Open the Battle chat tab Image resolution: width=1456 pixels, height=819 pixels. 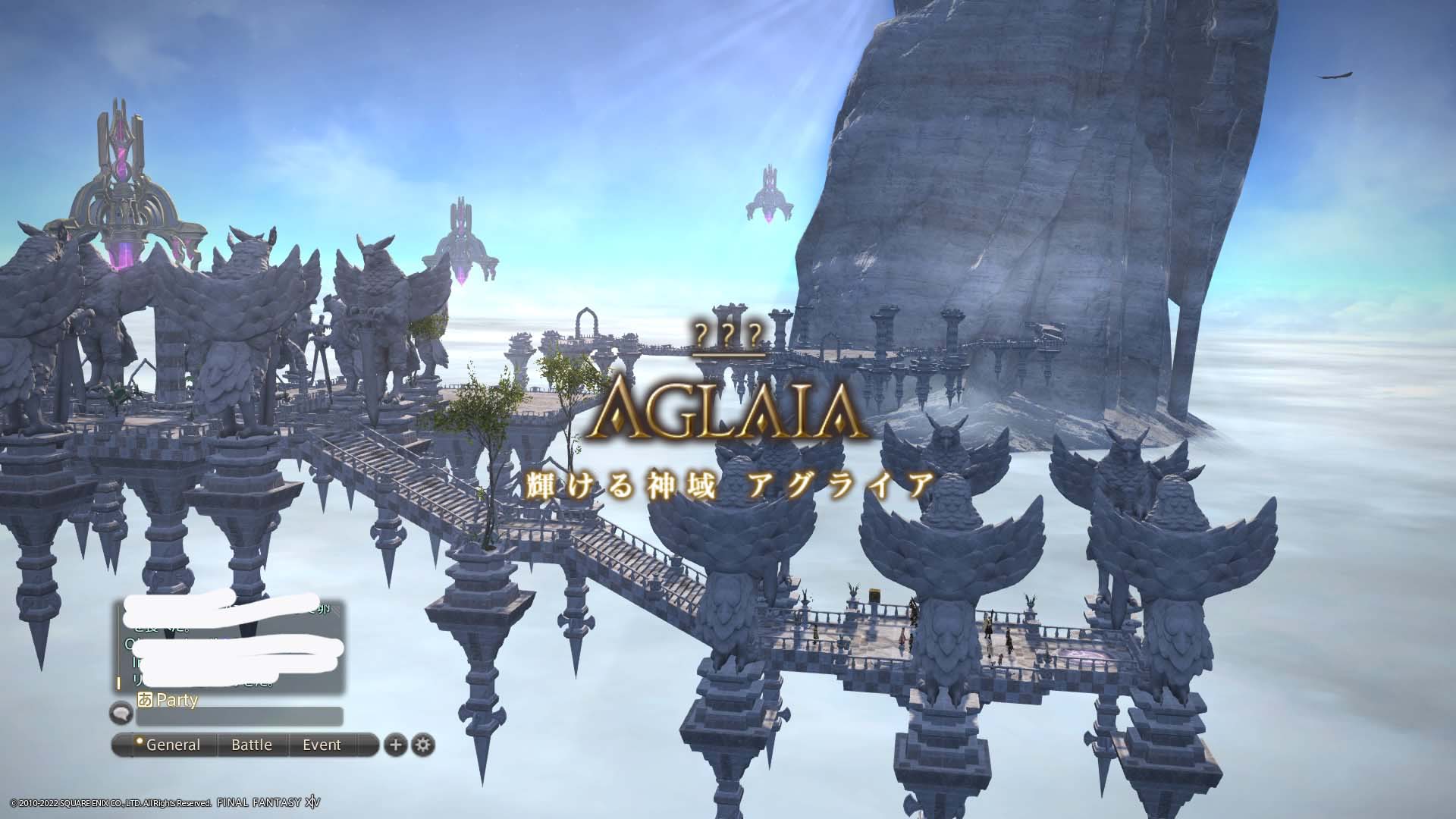[252, 745]
